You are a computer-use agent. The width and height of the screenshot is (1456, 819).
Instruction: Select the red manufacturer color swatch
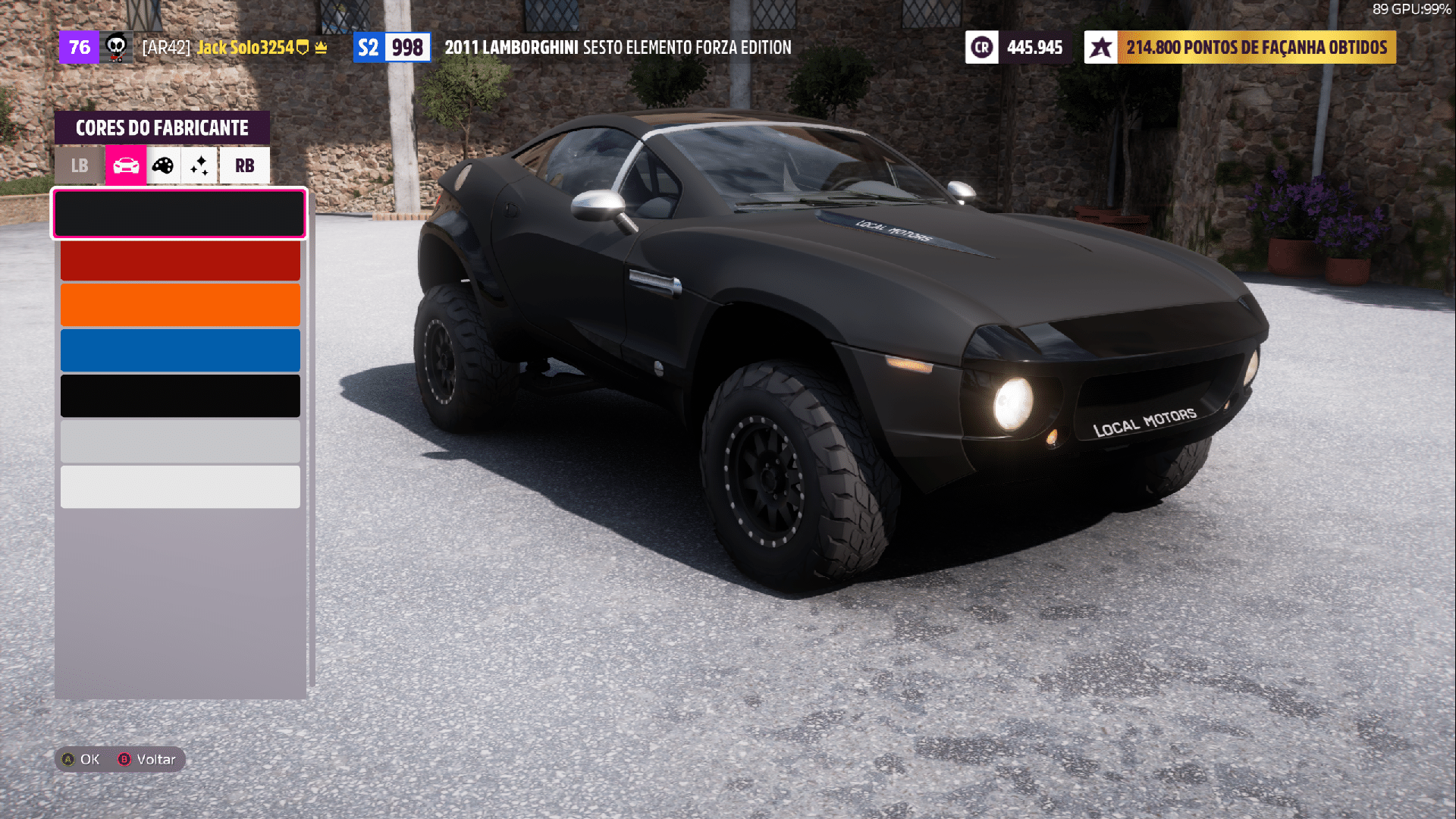(180, 259)
